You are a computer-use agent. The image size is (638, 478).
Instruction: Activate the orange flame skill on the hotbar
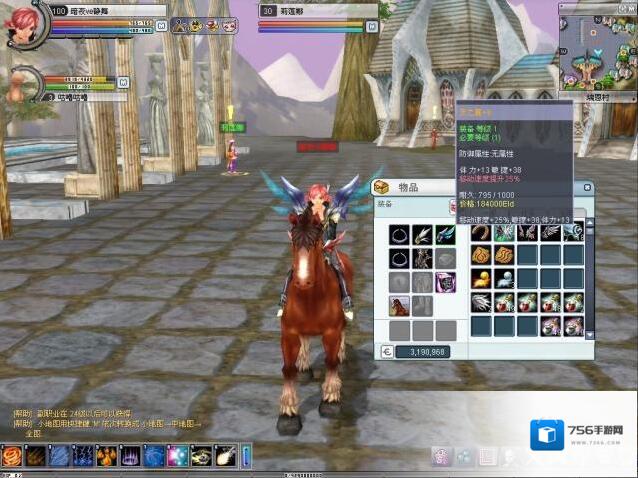[x=12, y=457]
